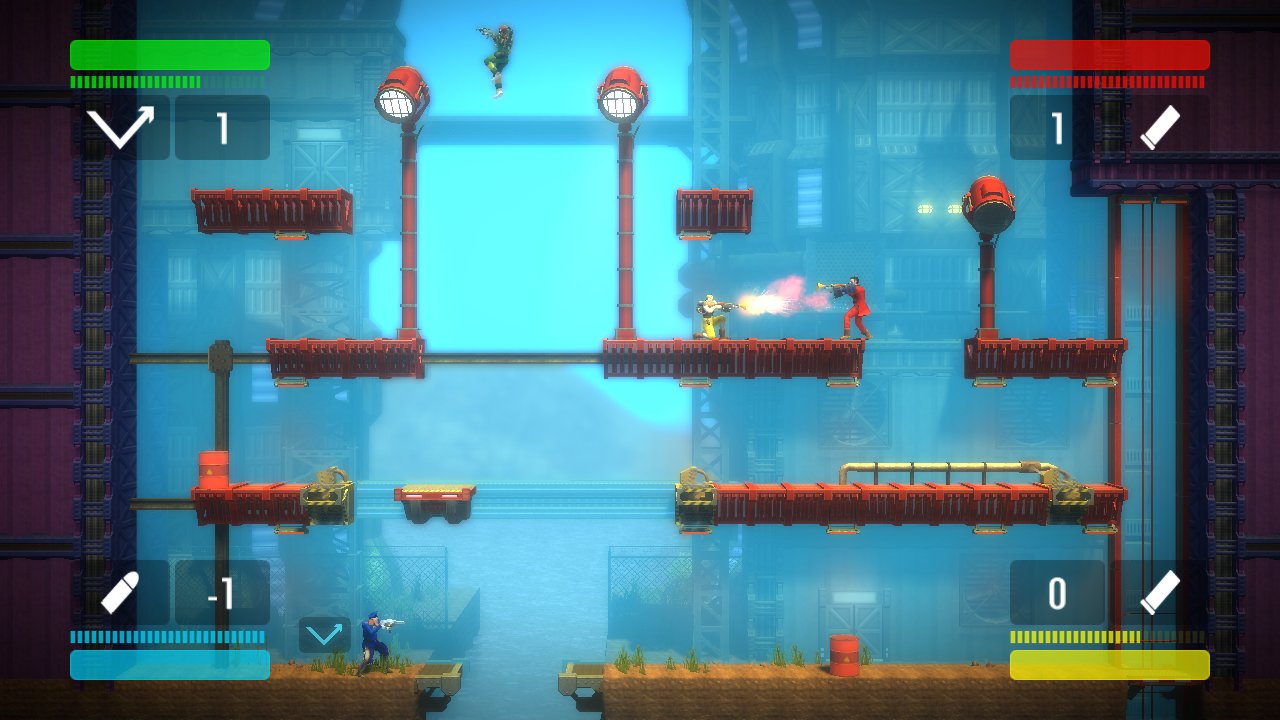Click the red dome lamp near right wall
The width and height of the screenshot is (1280, 720).
click(991, 201)
